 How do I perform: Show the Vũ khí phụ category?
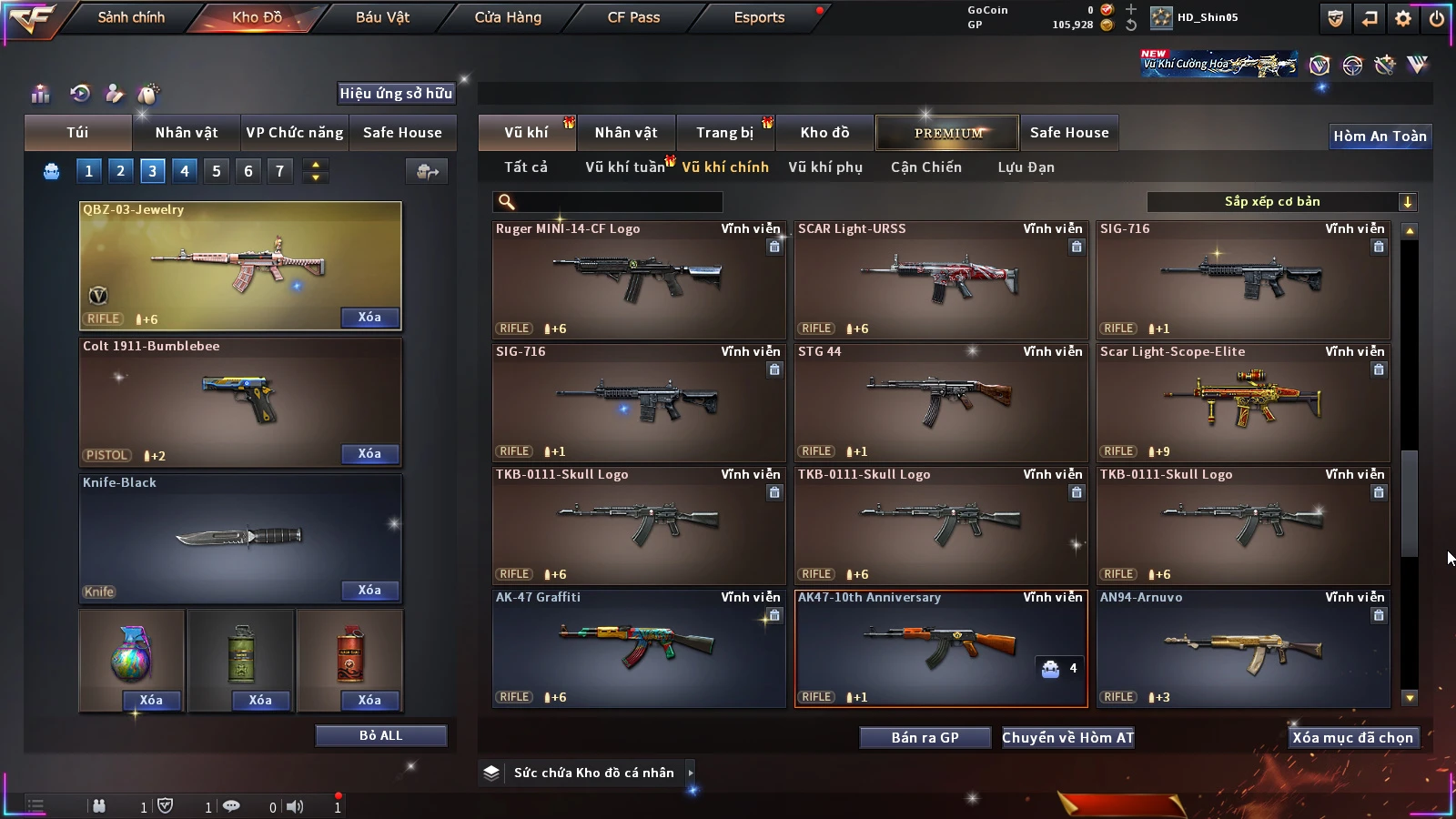click(824, 167)
